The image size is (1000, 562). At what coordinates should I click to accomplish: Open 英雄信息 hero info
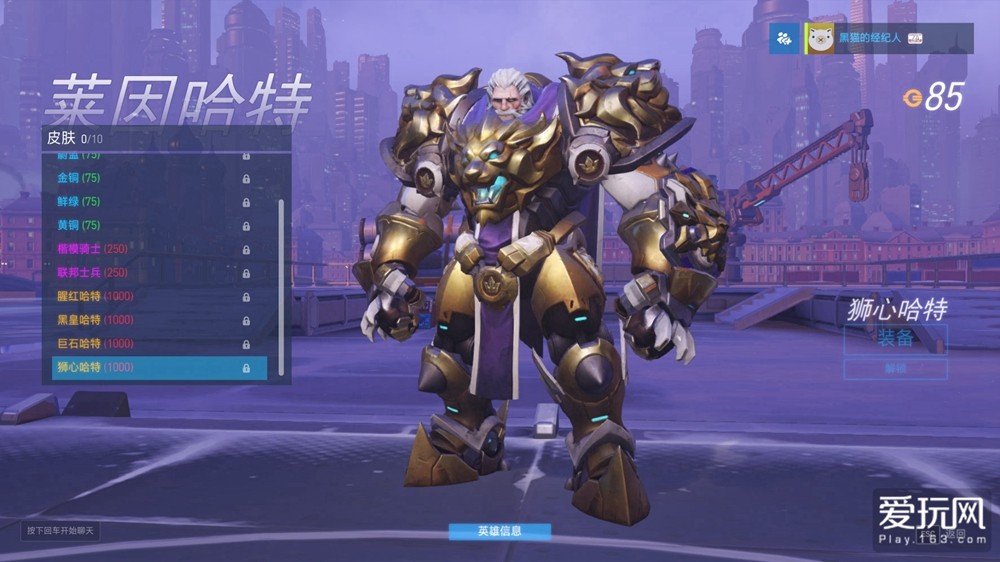[499, 531]
